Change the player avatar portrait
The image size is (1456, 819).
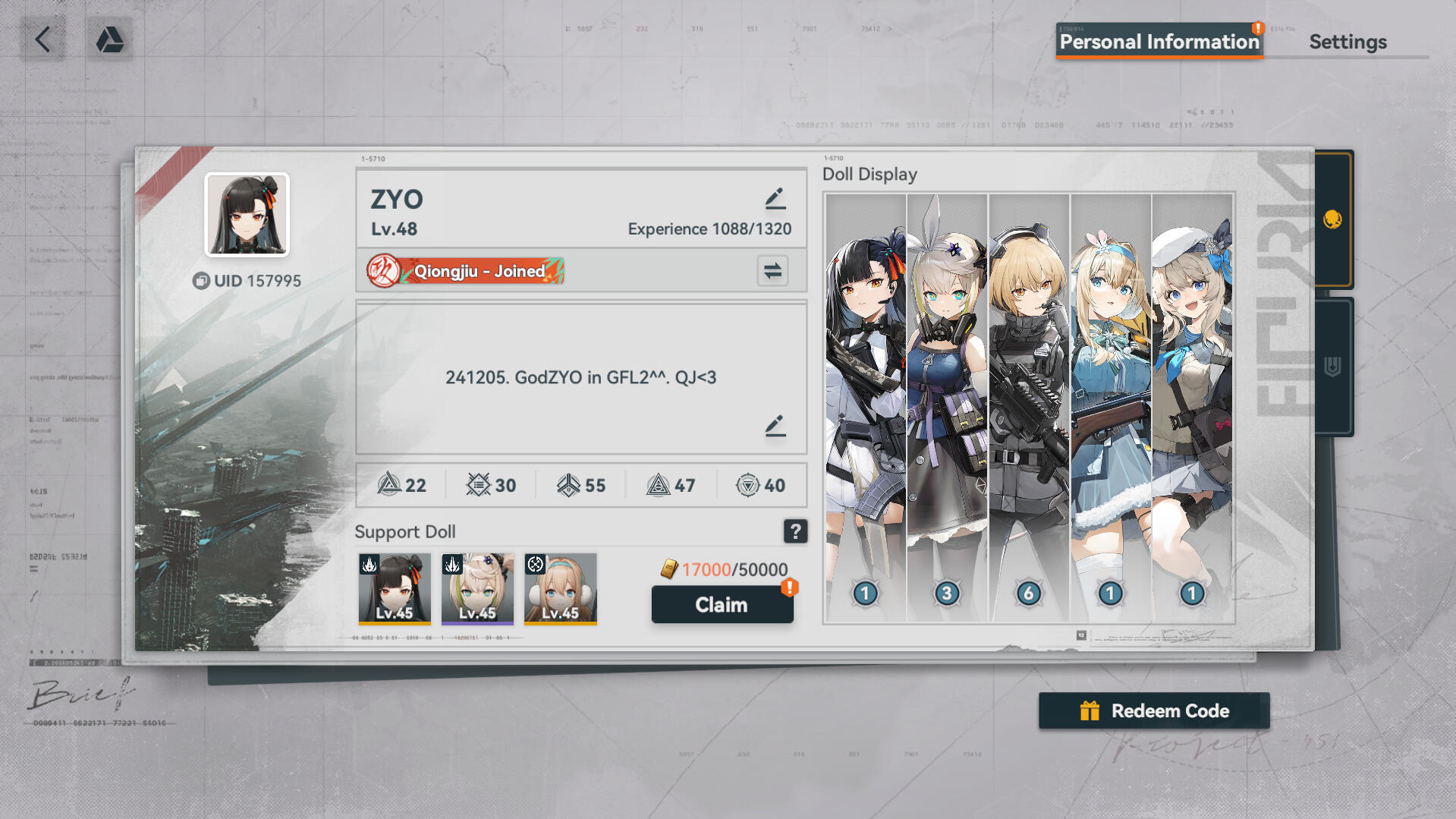click(247, 215)
